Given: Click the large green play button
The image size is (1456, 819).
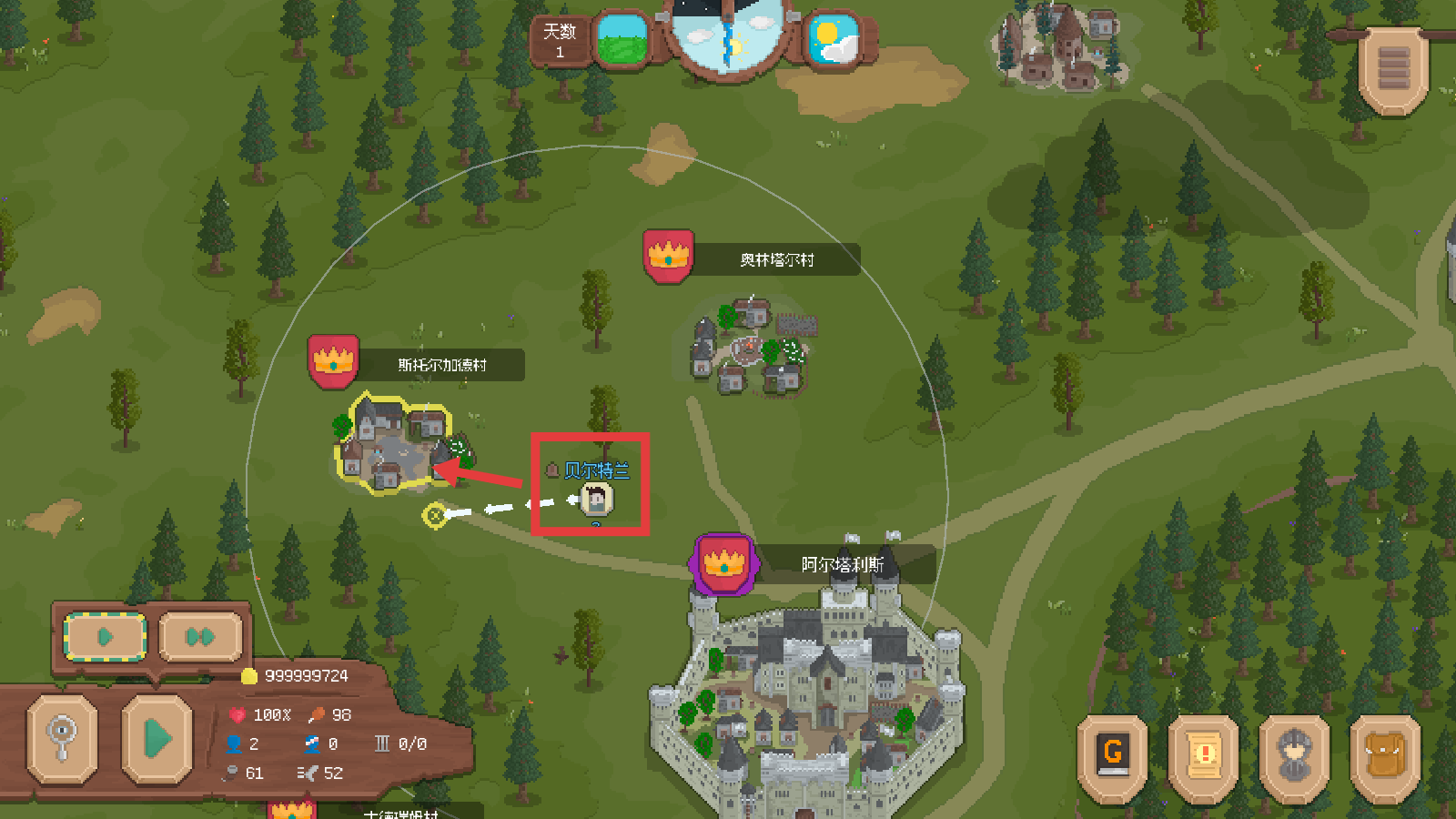Looking at the screenshot, I should pyautogui.click(x=157, y=738).
